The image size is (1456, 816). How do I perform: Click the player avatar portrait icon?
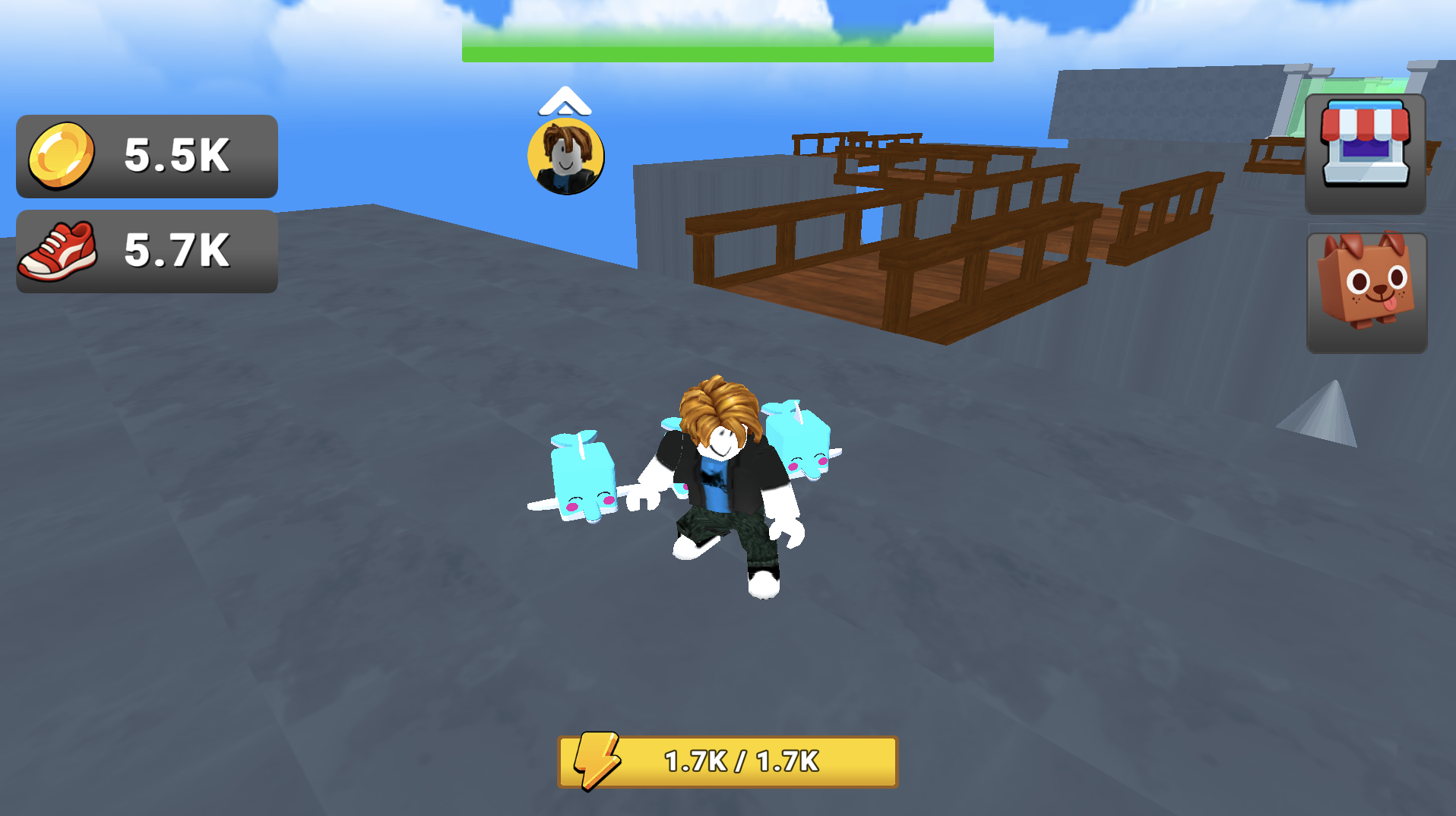tap(566, 157)
